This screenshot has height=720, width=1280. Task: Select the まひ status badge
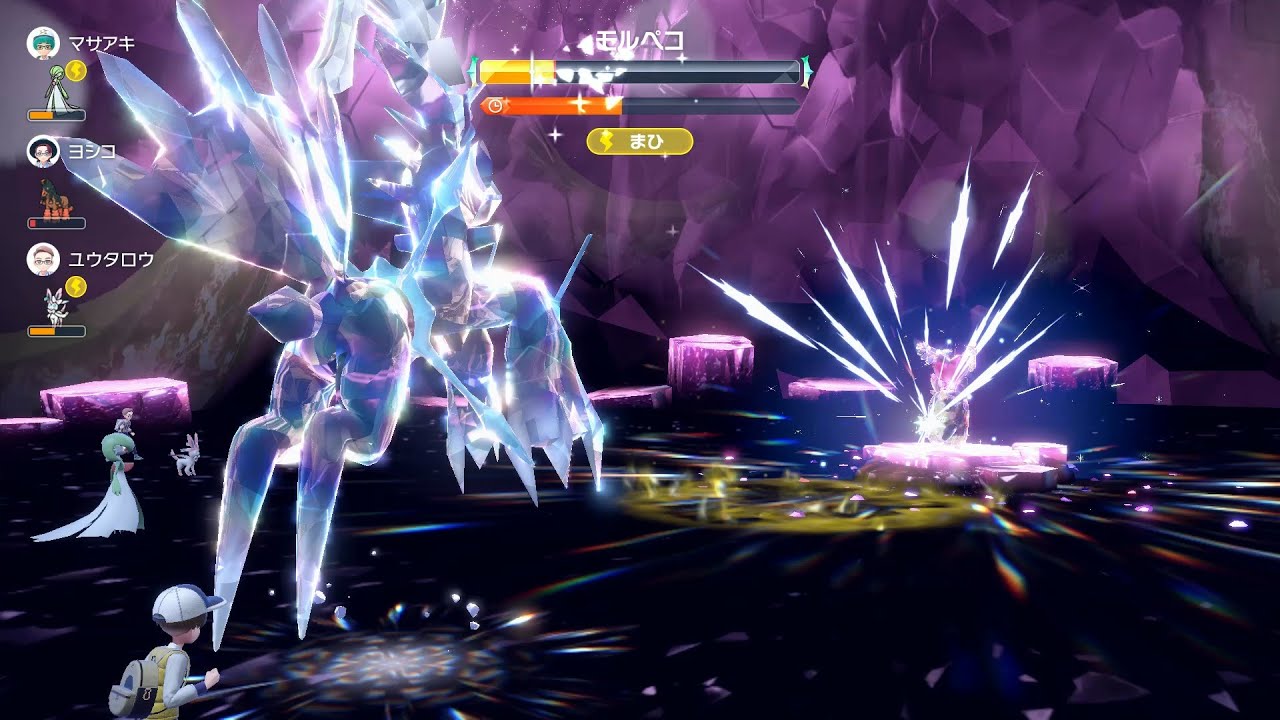coord(640,142)
